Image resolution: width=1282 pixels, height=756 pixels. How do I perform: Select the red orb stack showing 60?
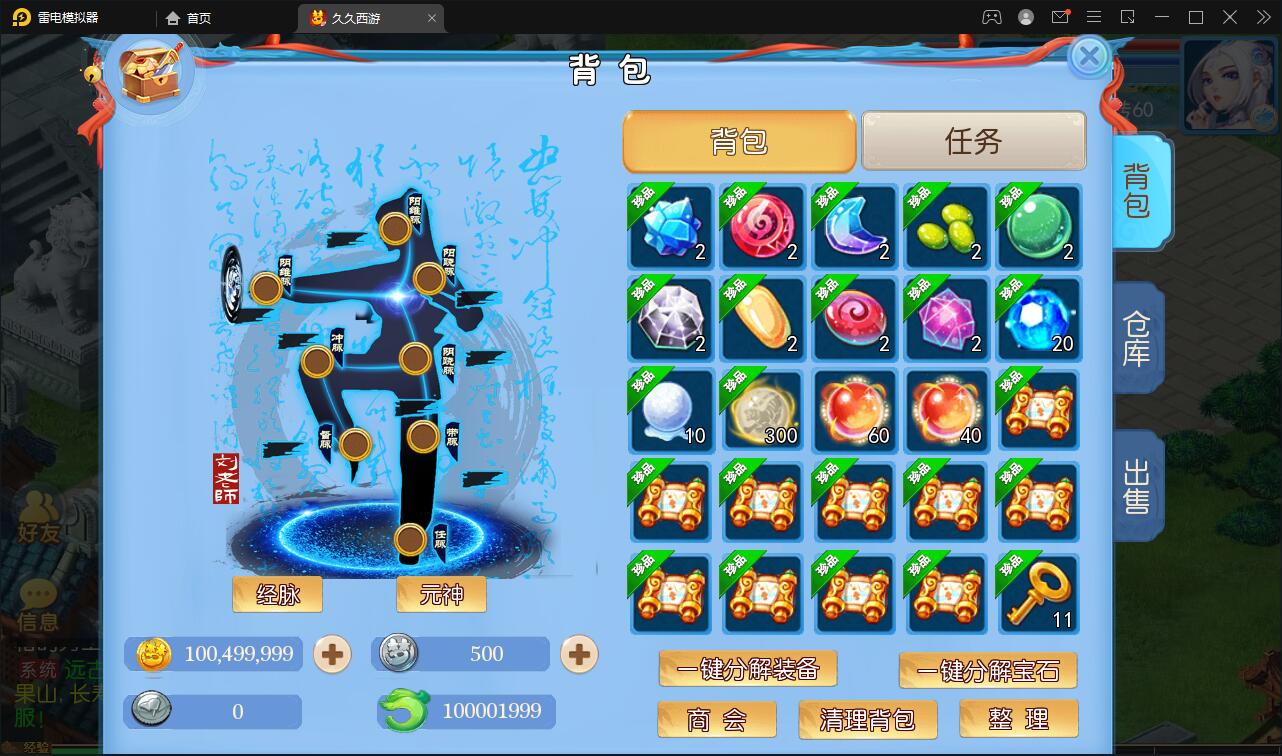coord(854,411)
